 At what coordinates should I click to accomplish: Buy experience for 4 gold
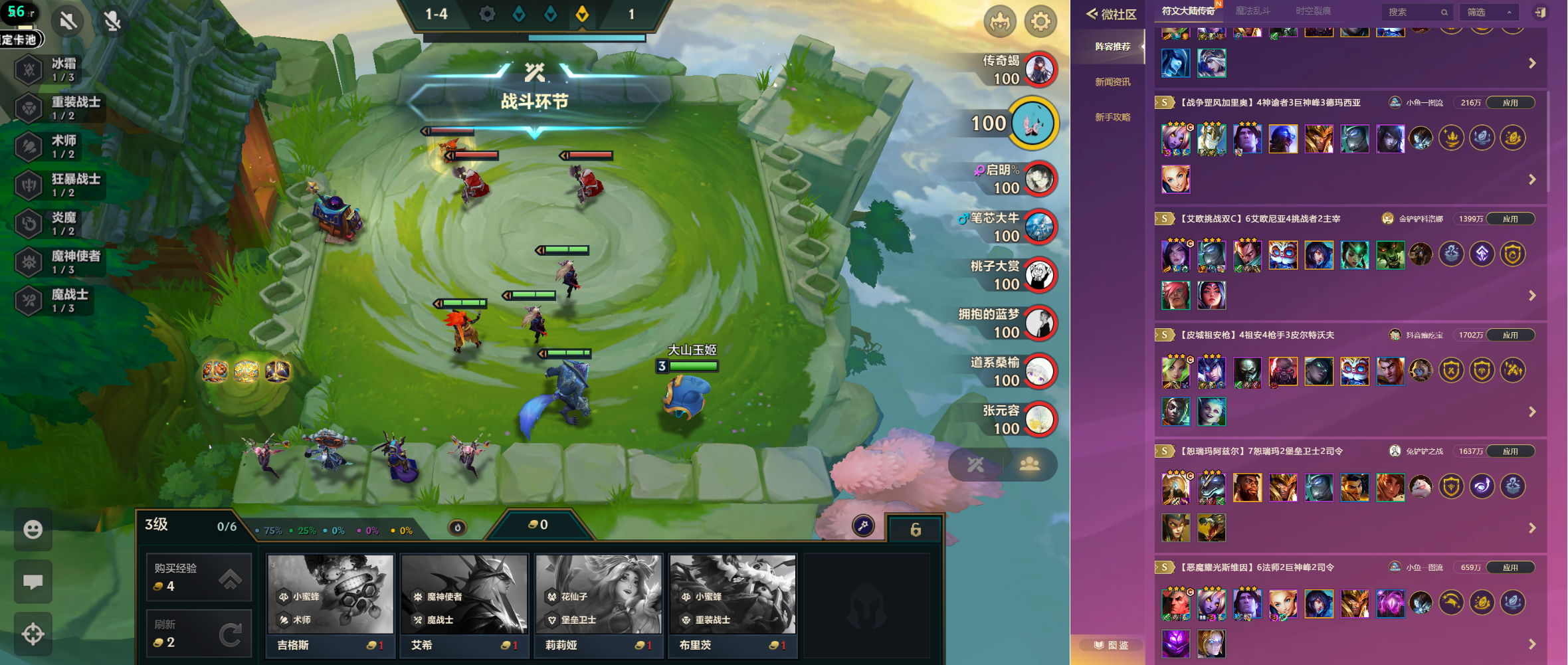[199, 577]
